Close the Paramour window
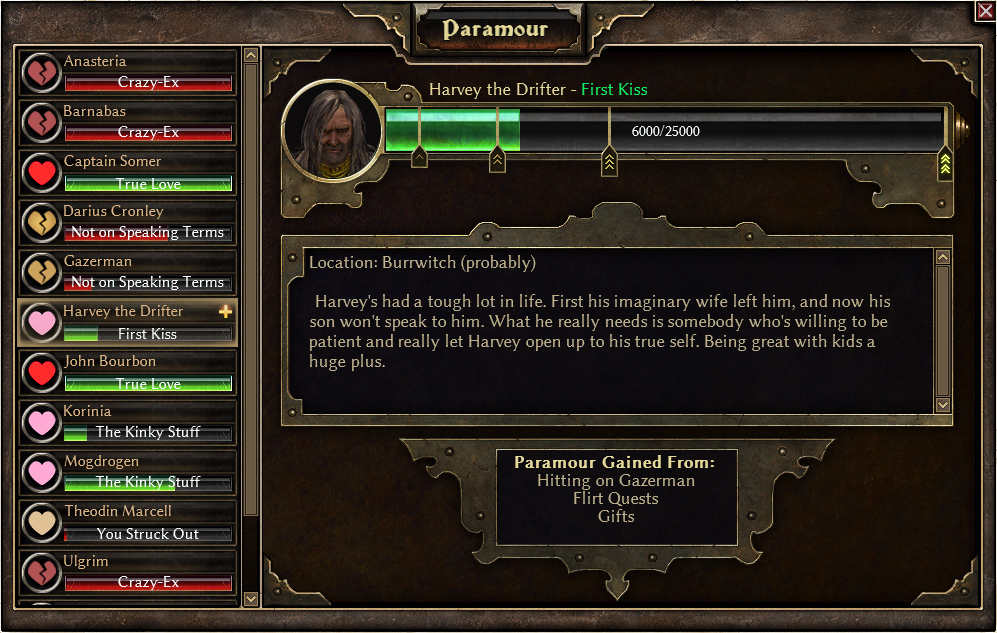This screenshot has width=997, height=633. [984, 11]
